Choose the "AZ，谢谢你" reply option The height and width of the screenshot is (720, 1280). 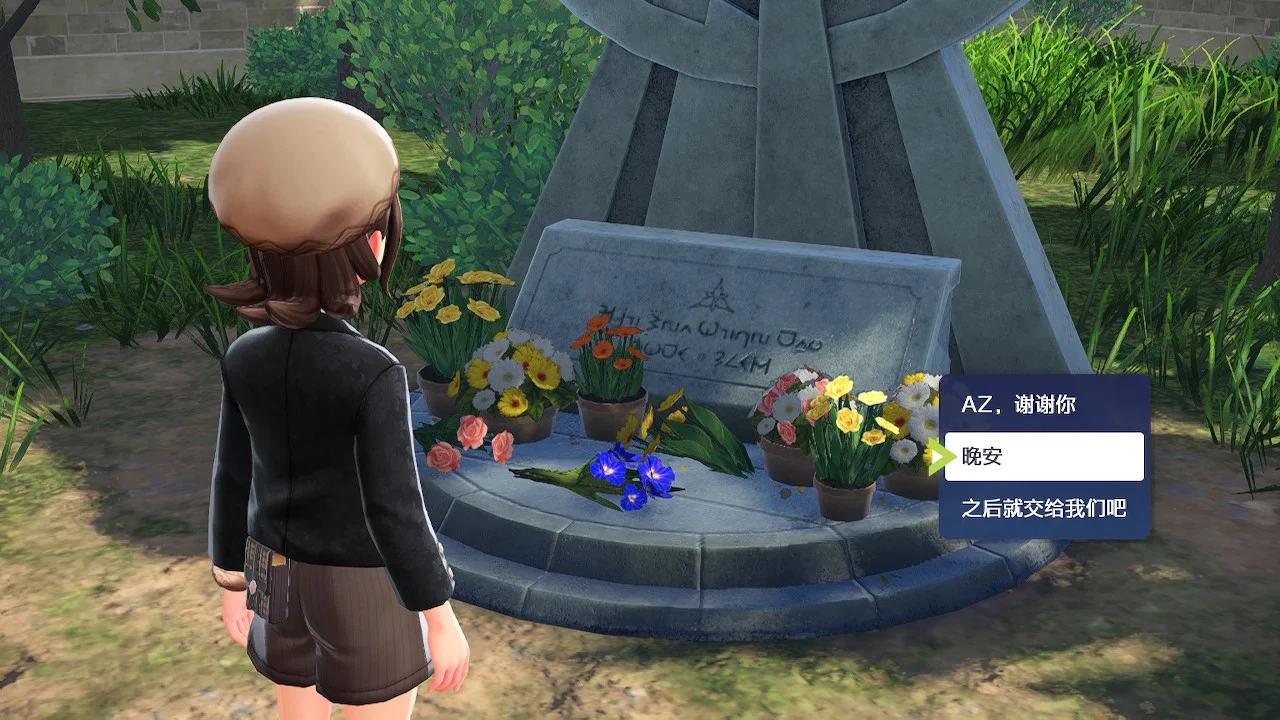[1043, 406]
